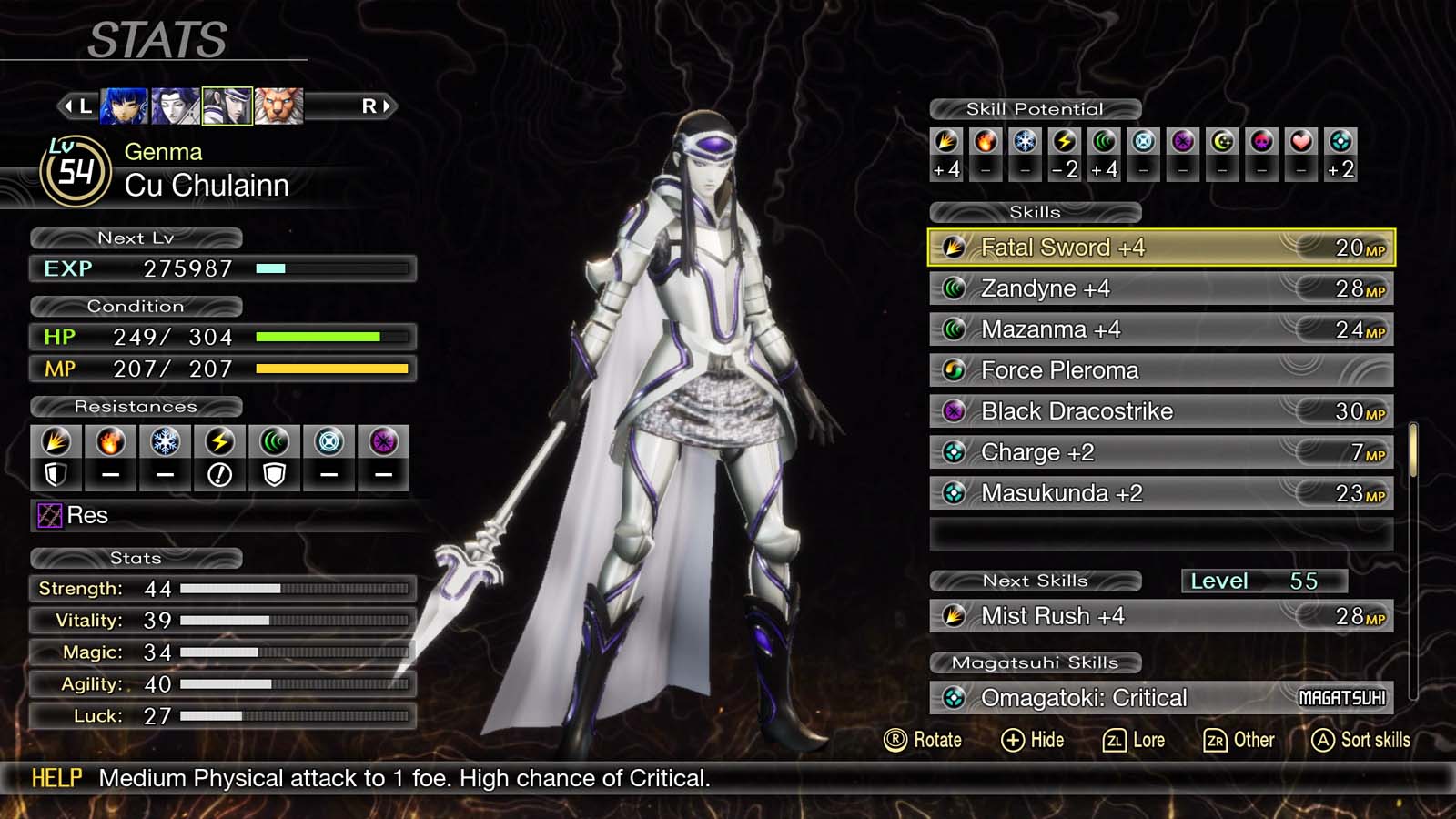Click the Ice affinity icon in Skill Potential

coord(1025,142)
